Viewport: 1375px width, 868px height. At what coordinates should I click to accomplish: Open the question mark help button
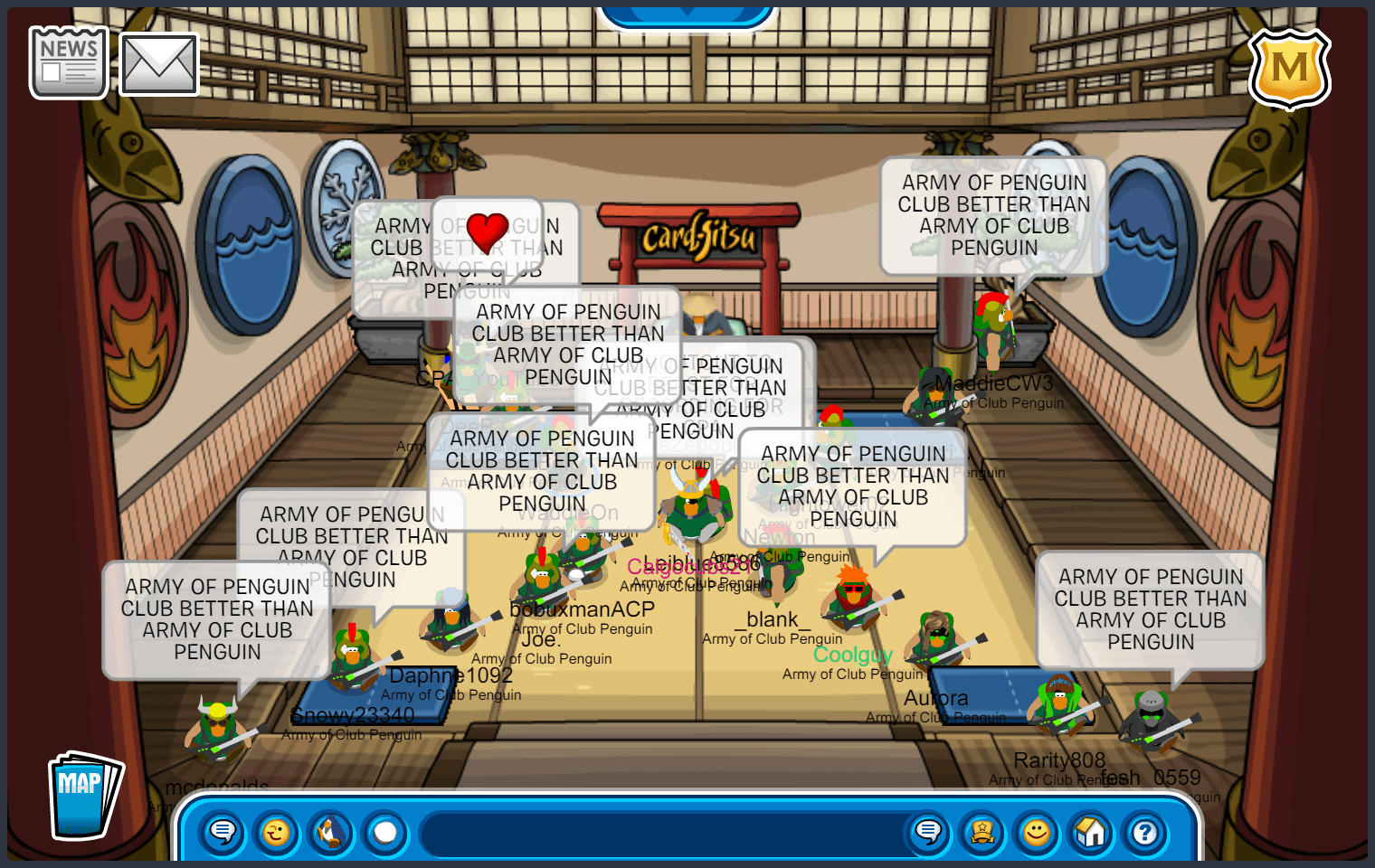(1145, 832)
